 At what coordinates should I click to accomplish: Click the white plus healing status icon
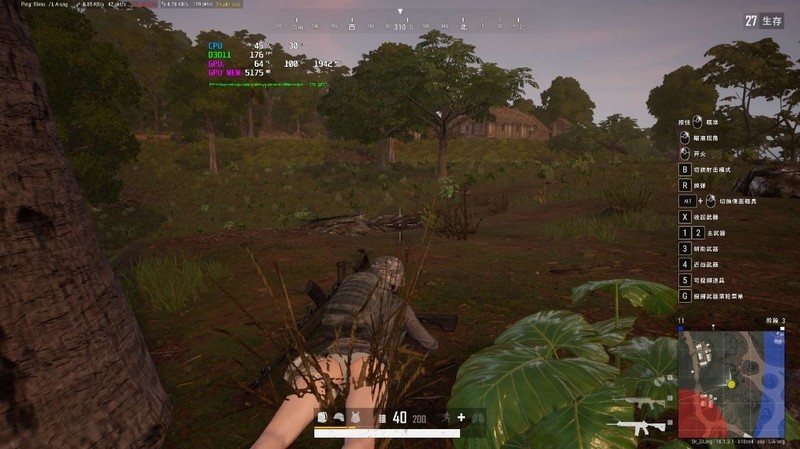click(461, 417)
